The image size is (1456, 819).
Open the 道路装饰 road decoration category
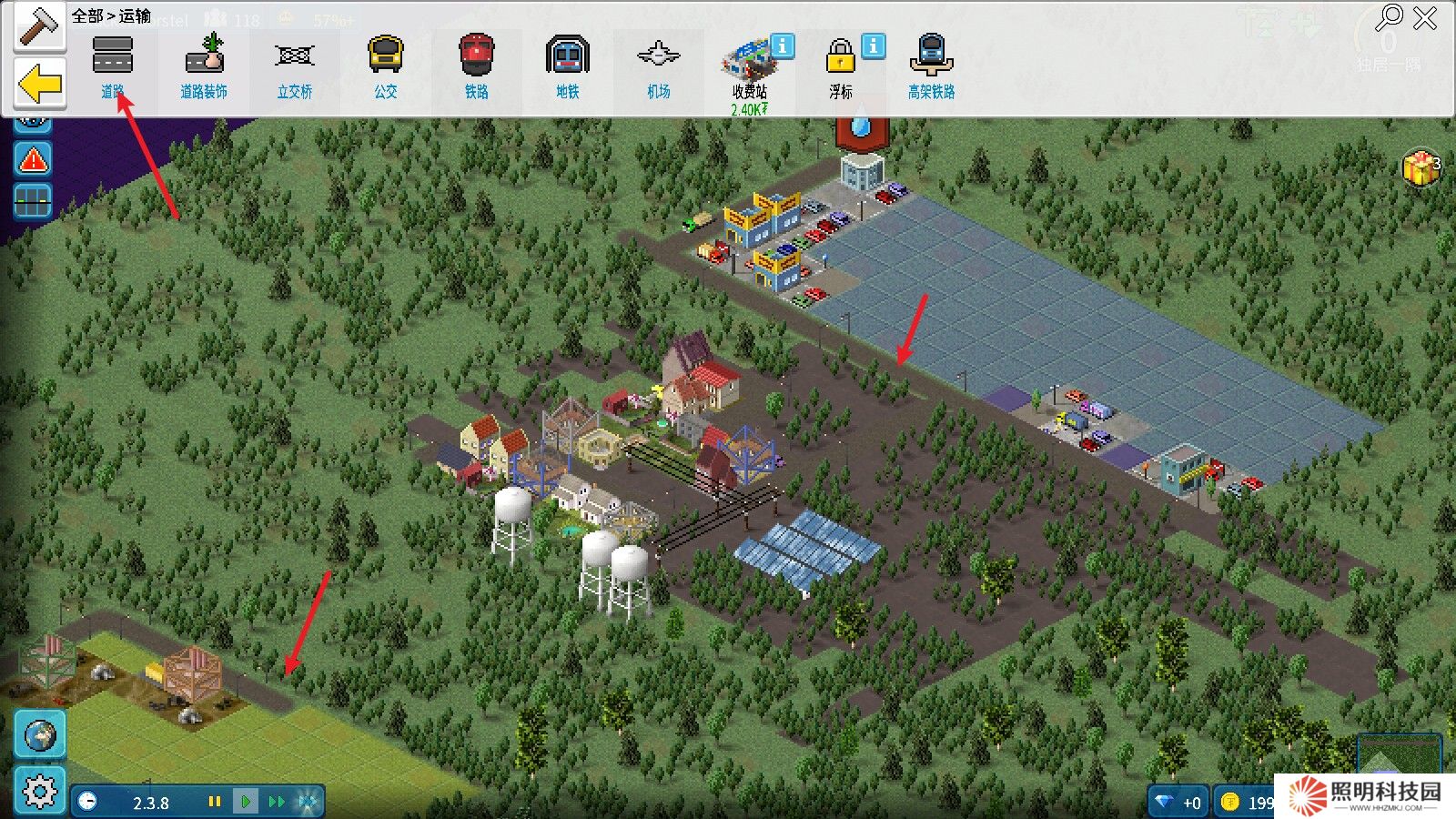(x=204, y=65)
